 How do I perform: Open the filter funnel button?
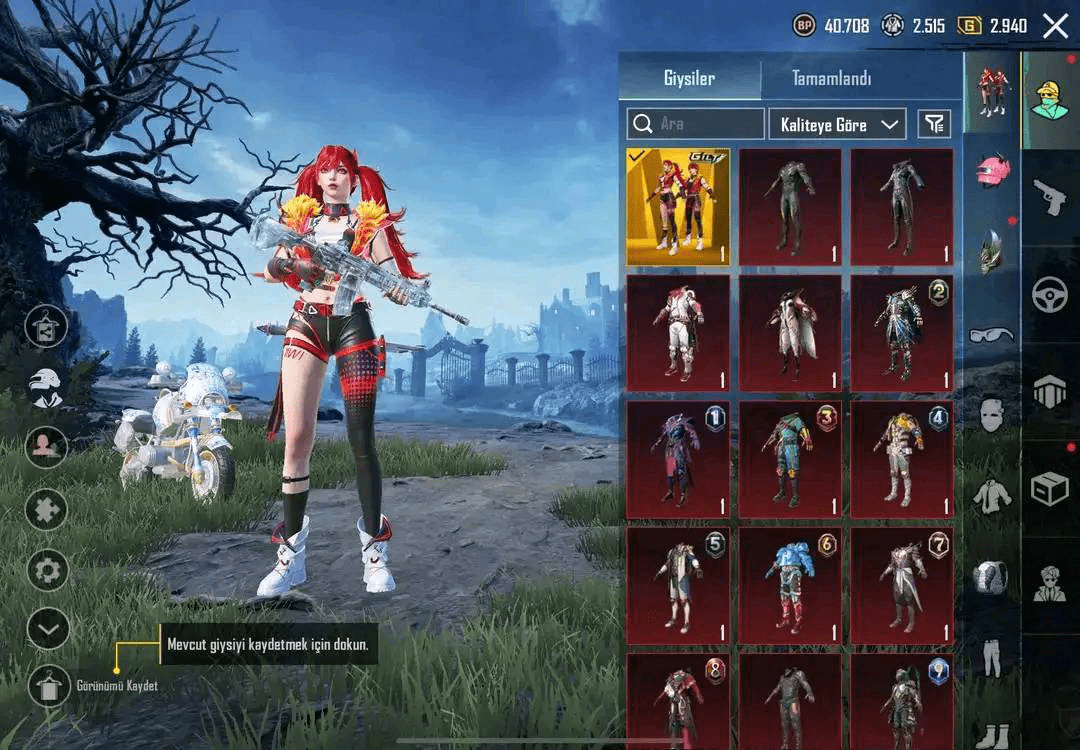coord(934,124)
